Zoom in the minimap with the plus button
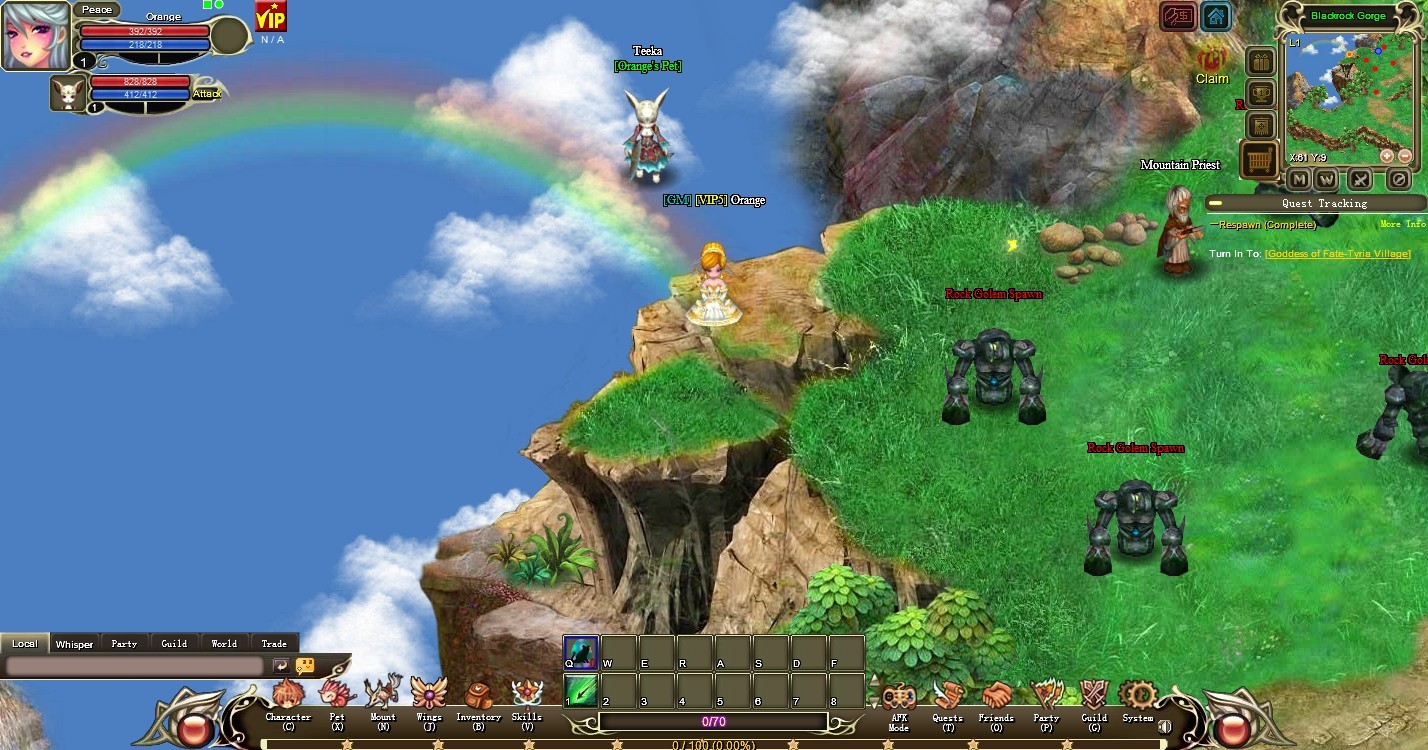Viewport: 1428px width, 750px height. (1387, 156)
